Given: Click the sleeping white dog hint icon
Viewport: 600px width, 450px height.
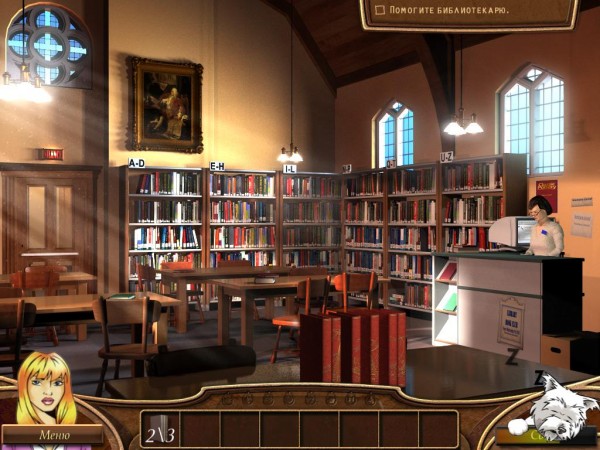Looking at the screenshot, I should coord(550,410).
